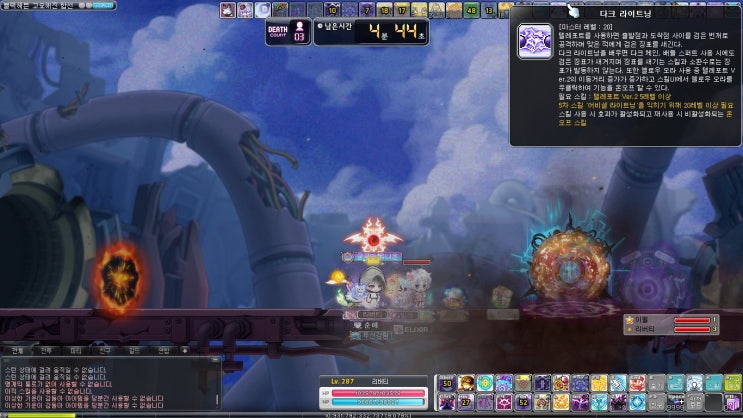Show the 길드 chat tab

(x=134, y=351)
